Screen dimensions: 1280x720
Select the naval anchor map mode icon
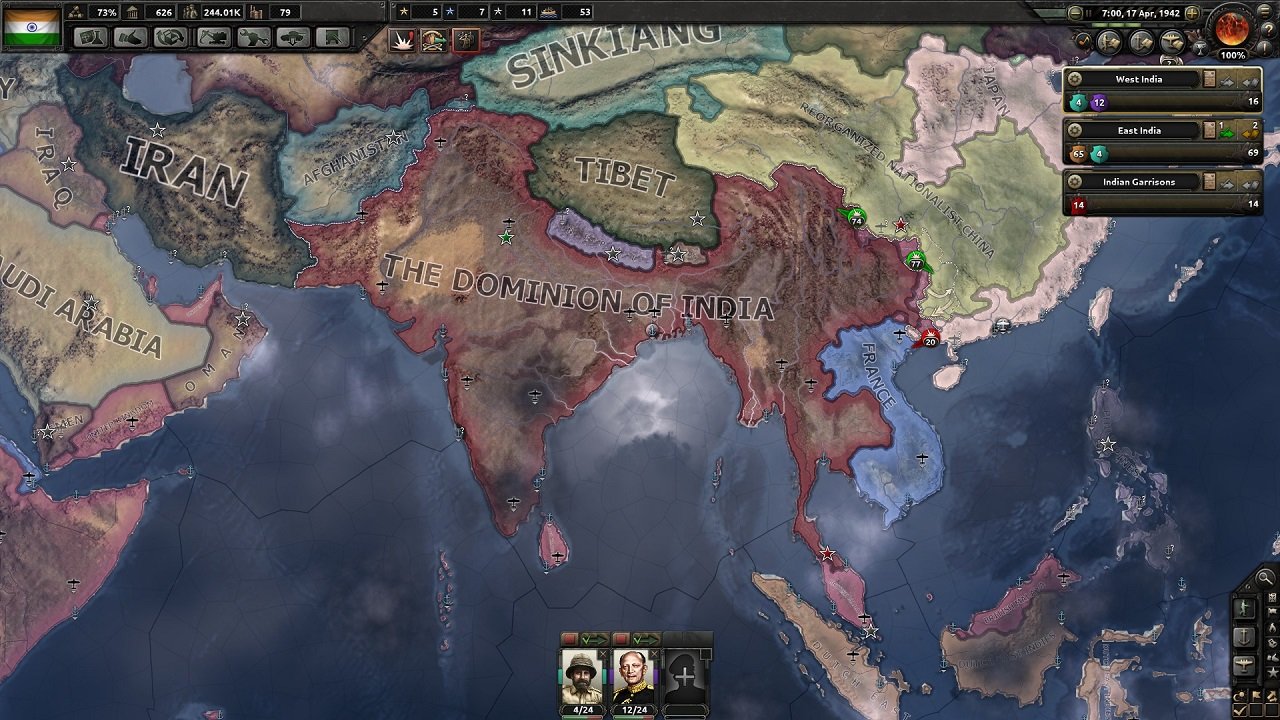coord(1244,636)
